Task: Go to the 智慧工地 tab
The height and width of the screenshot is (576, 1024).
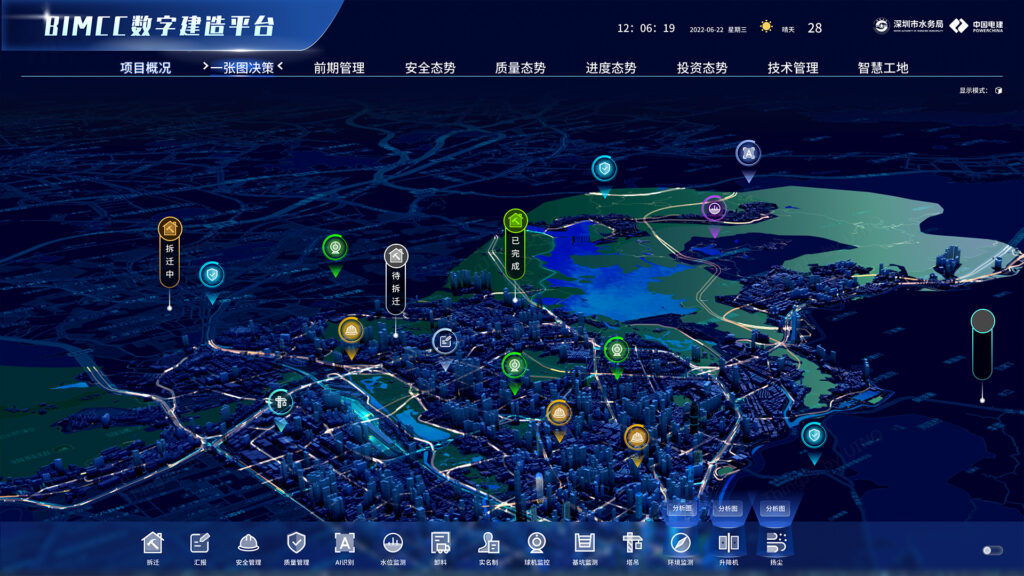Action: point(883,68)
